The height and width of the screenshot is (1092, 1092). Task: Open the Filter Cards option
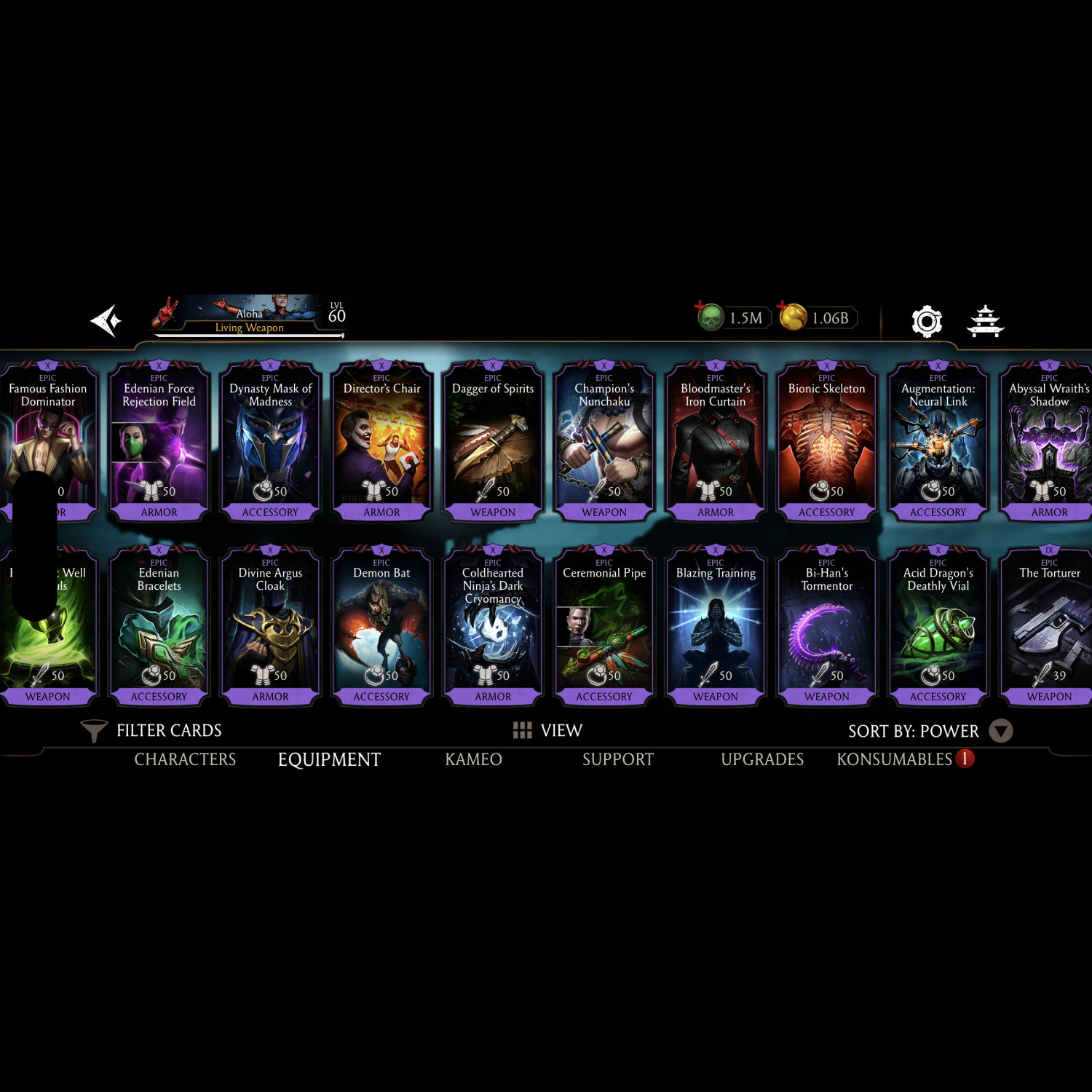pos(152,730)
